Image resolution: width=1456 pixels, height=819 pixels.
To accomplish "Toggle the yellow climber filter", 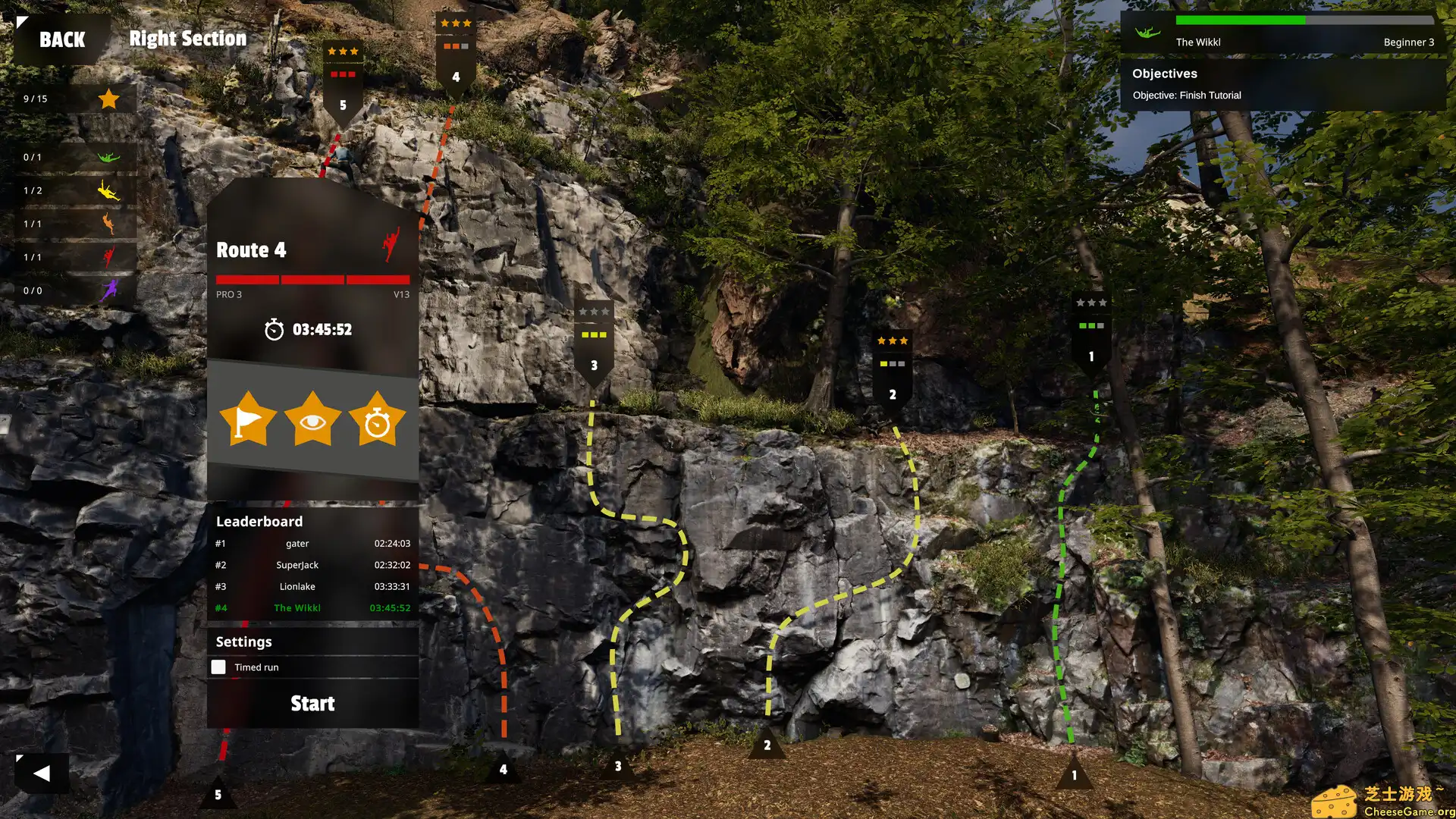I will coord(108,190).
